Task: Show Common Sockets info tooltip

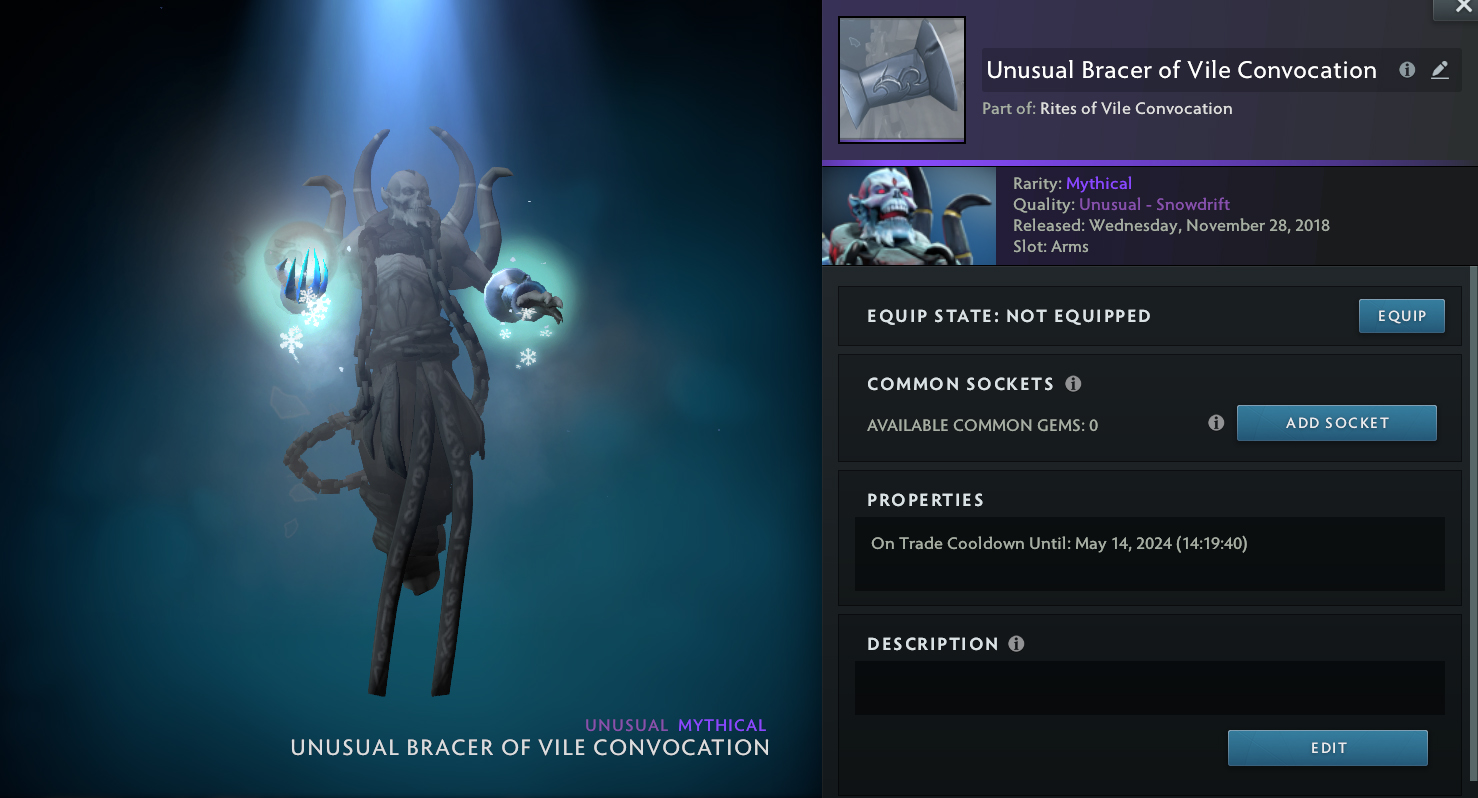Action: click(x=1073, y=384)
